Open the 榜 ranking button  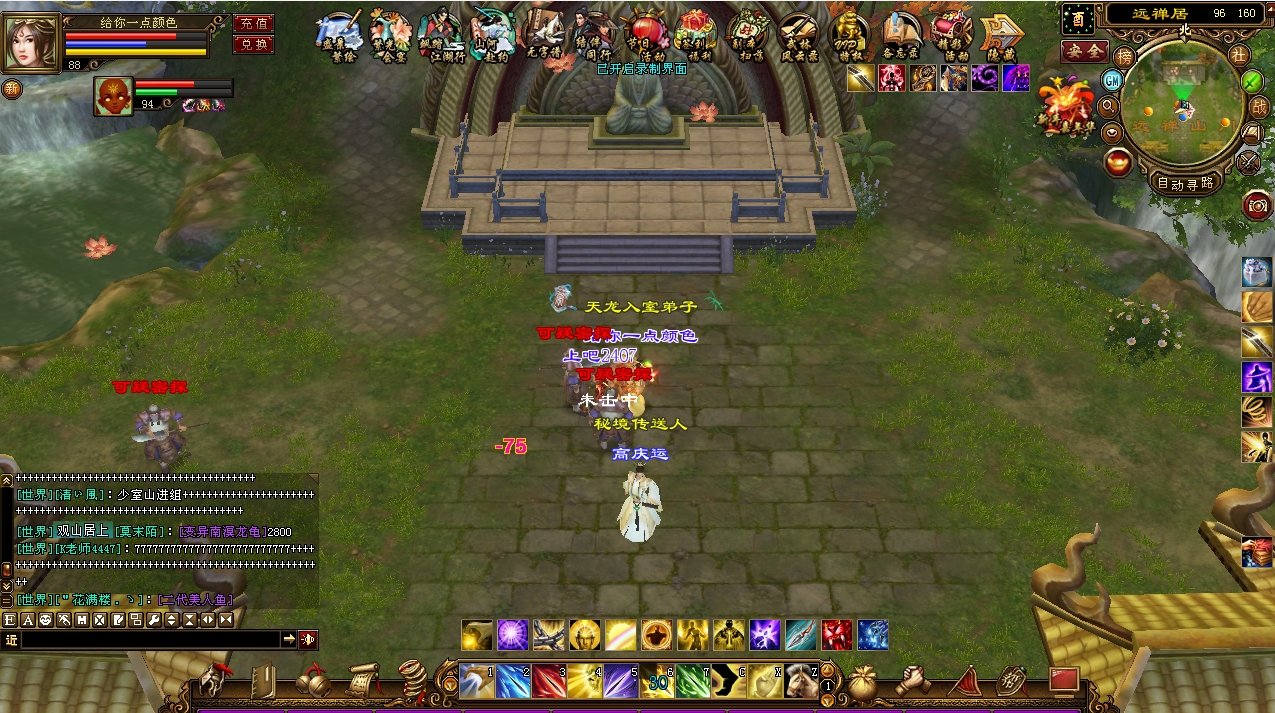(1125, 57)
